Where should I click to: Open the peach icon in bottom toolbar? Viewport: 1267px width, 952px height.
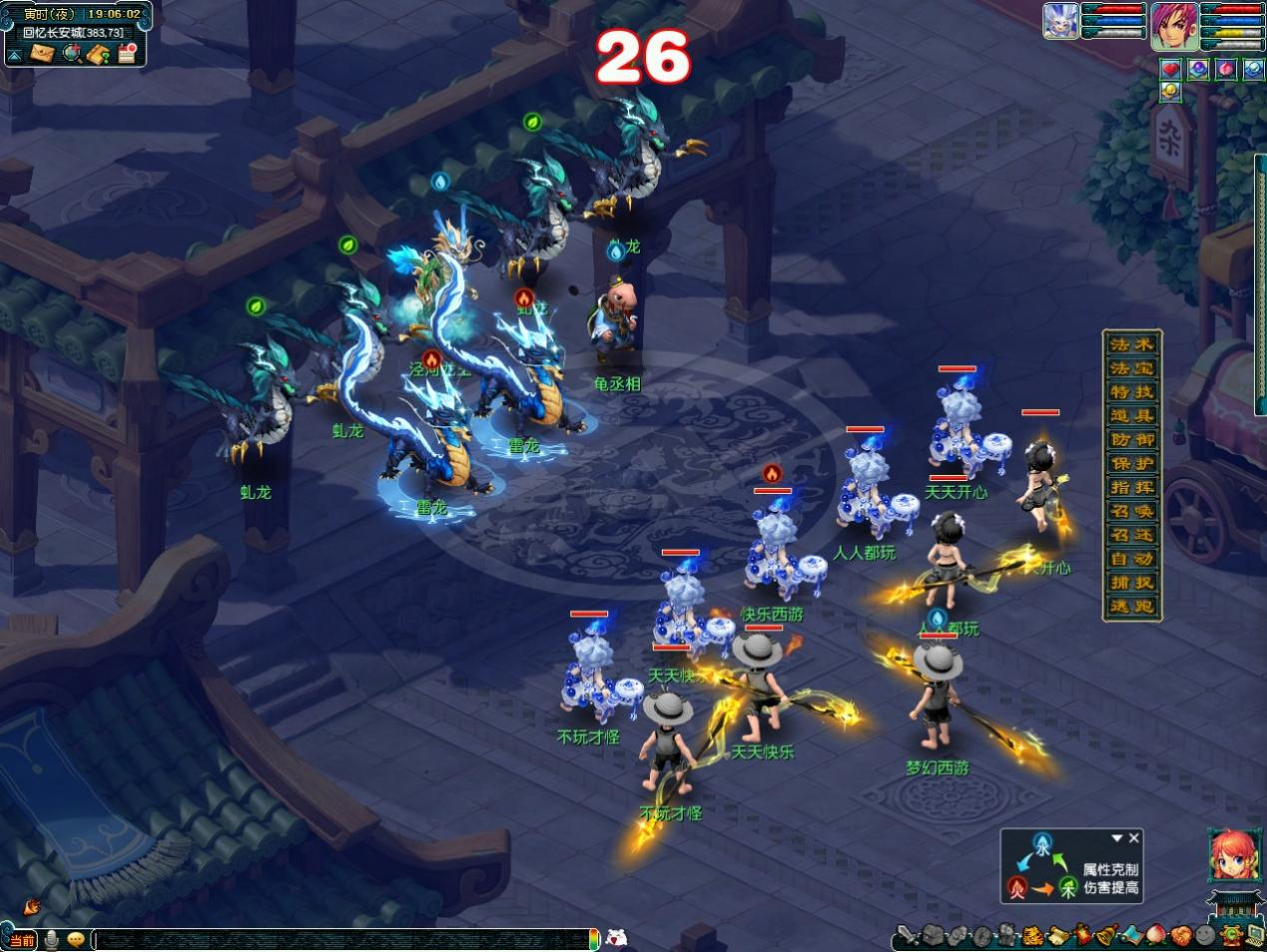click(x=1155, y=935)
